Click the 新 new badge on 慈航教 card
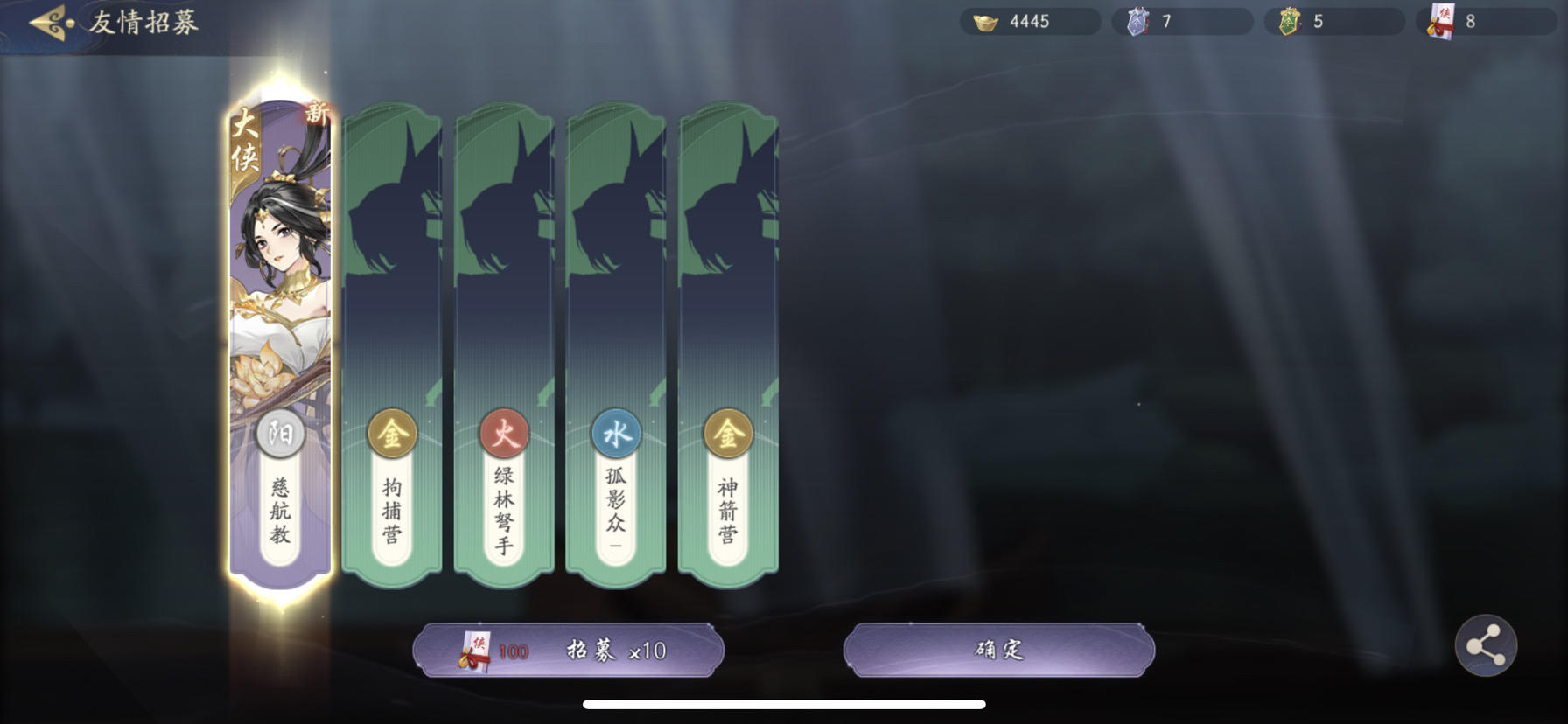This screenshot has width=1568, height=724. [x=317, y=114]
